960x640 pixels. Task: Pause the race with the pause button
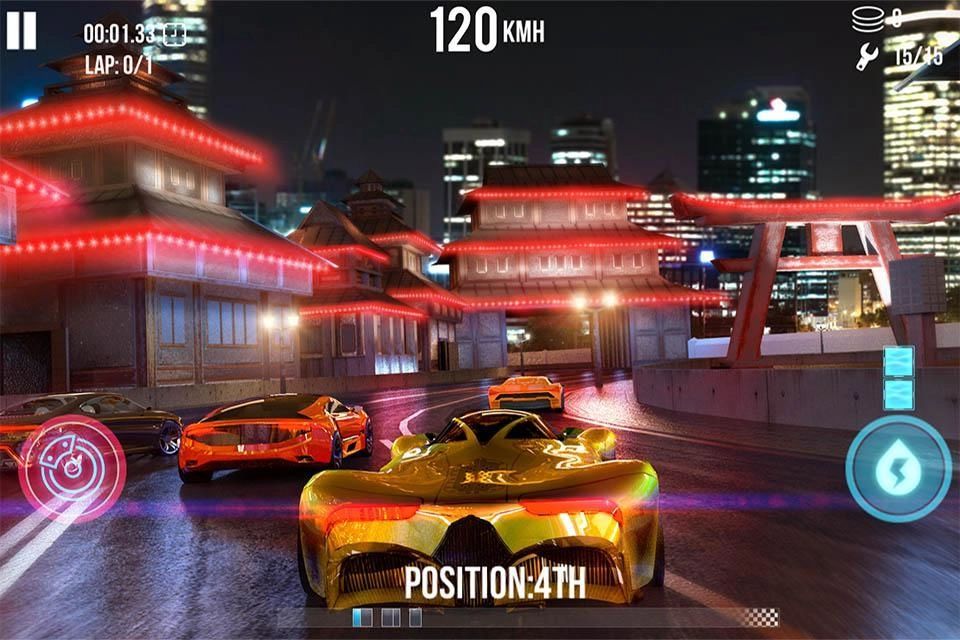point(21,30)
